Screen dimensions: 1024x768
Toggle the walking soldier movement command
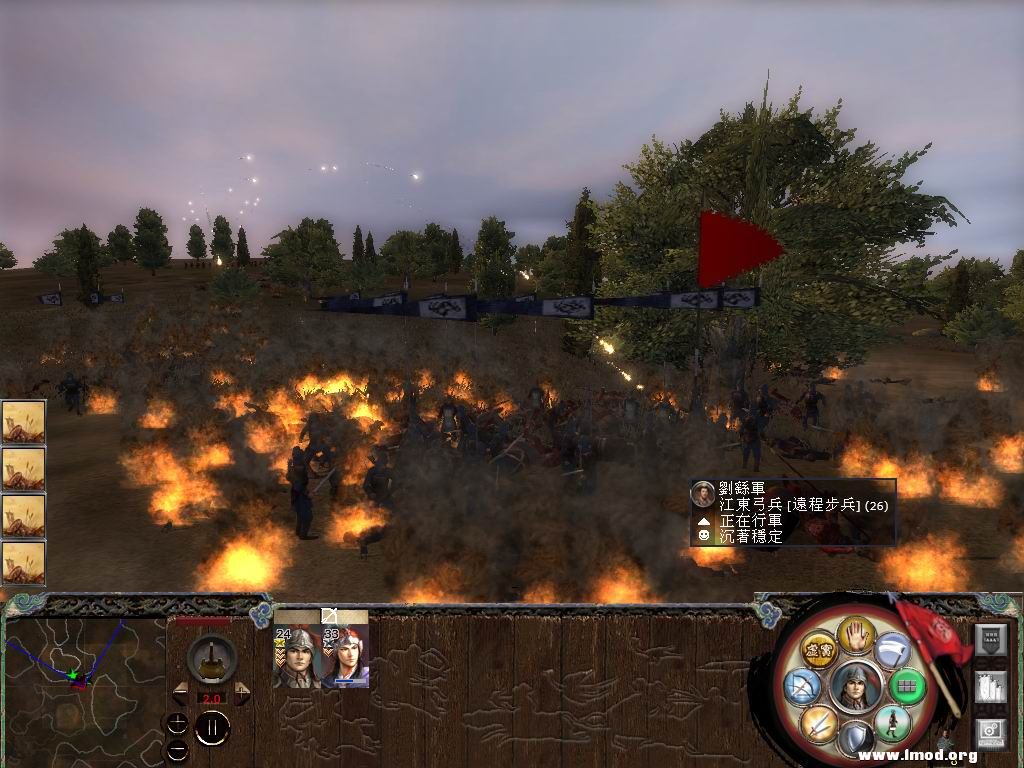[891, 723]
